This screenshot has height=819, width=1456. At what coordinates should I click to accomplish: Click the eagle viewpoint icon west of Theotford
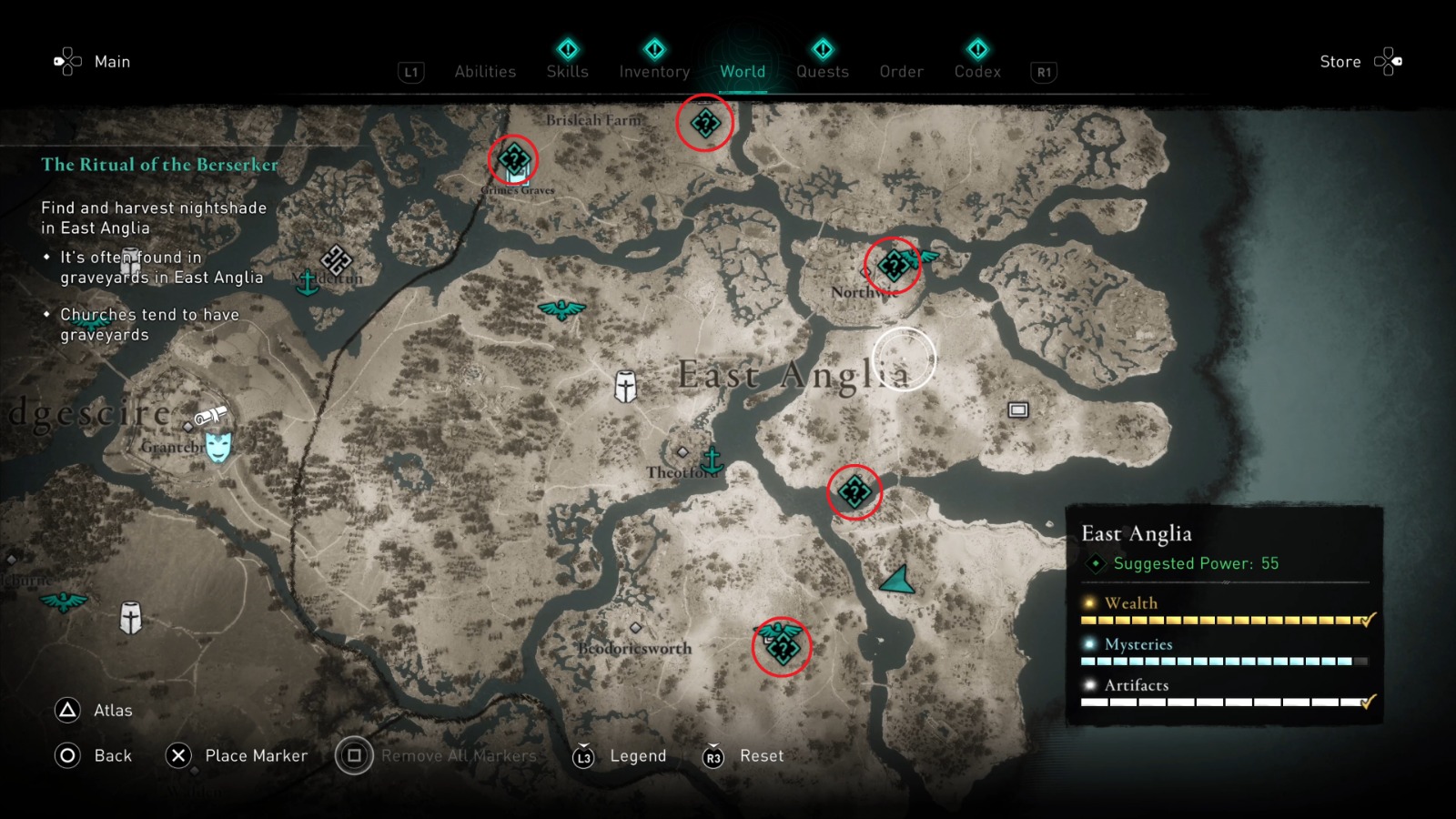coord(564,309)
